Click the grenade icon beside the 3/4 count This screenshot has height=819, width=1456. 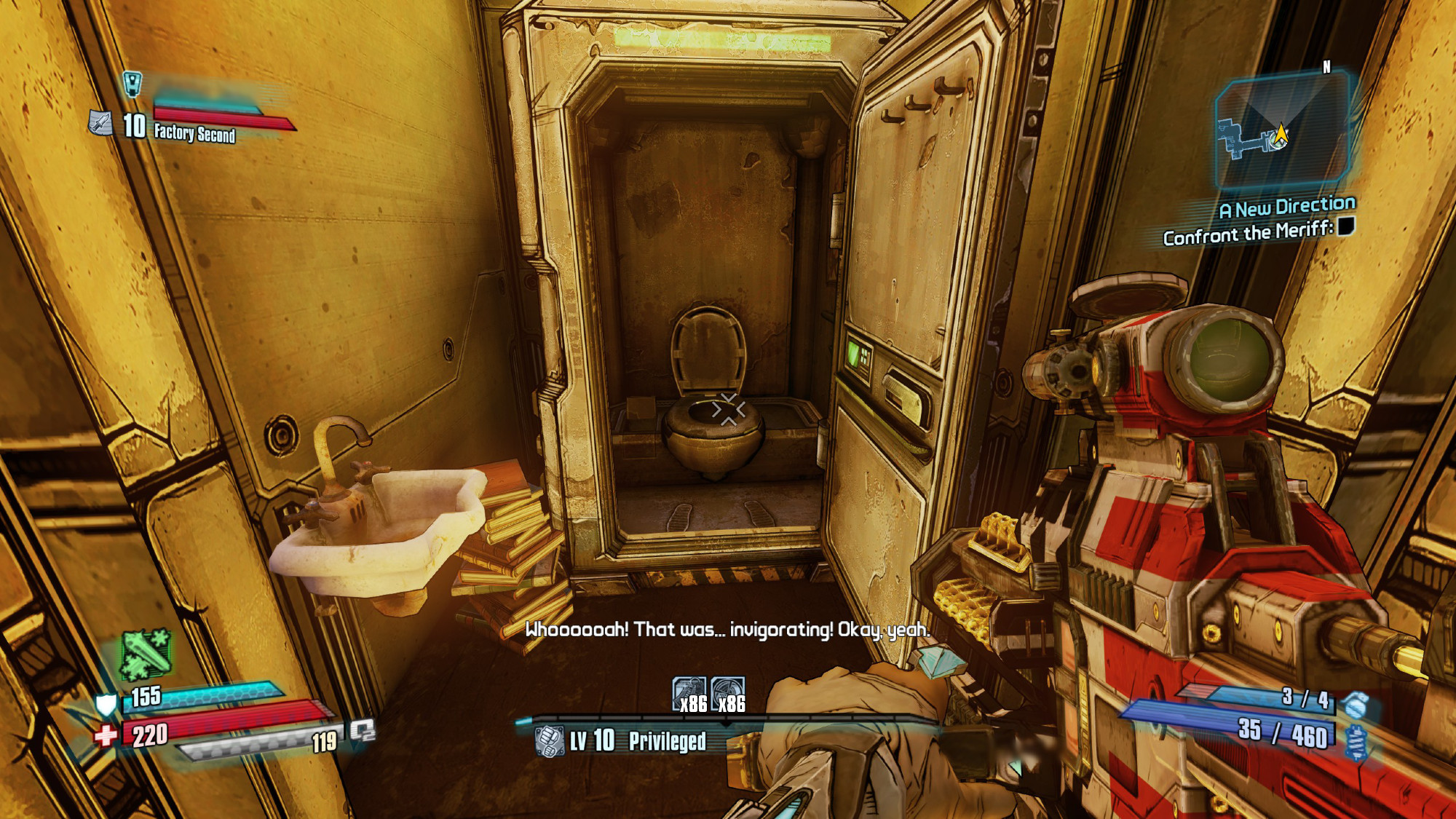(x=1356, y=704)
